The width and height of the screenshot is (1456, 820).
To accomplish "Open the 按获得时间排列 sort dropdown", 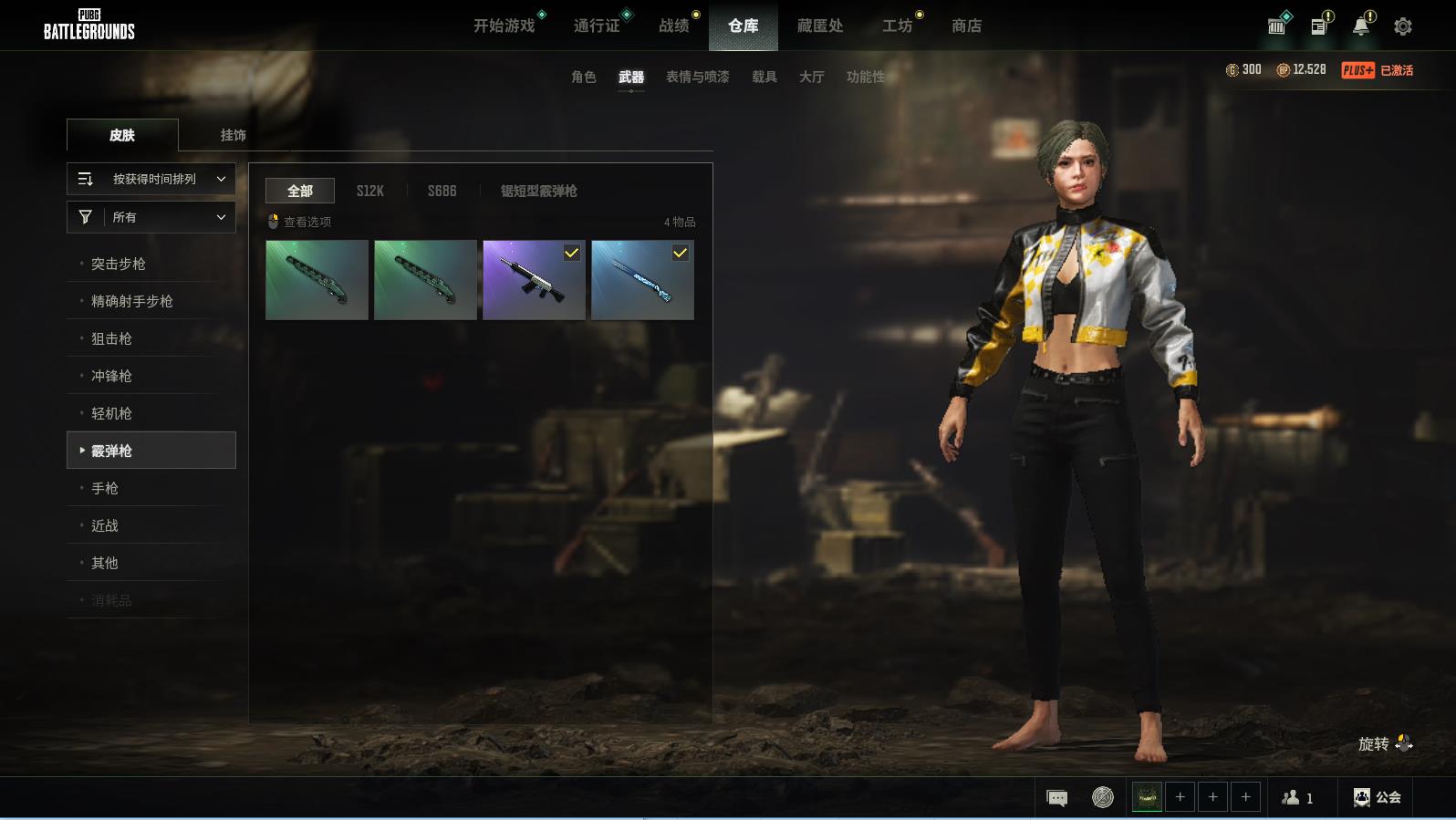I will [x=151, y=179].
